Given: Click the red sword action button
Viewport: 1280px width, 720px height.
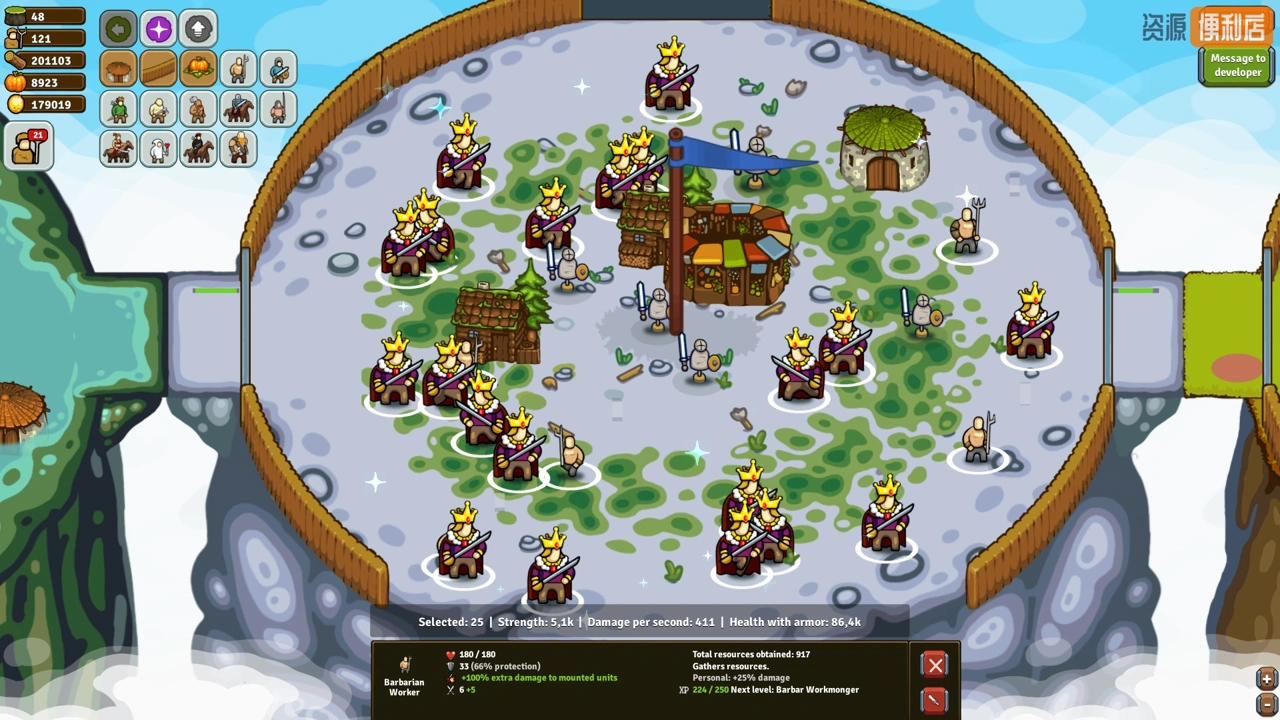Looking at the screenshot, I should click(x=935, y=700).
